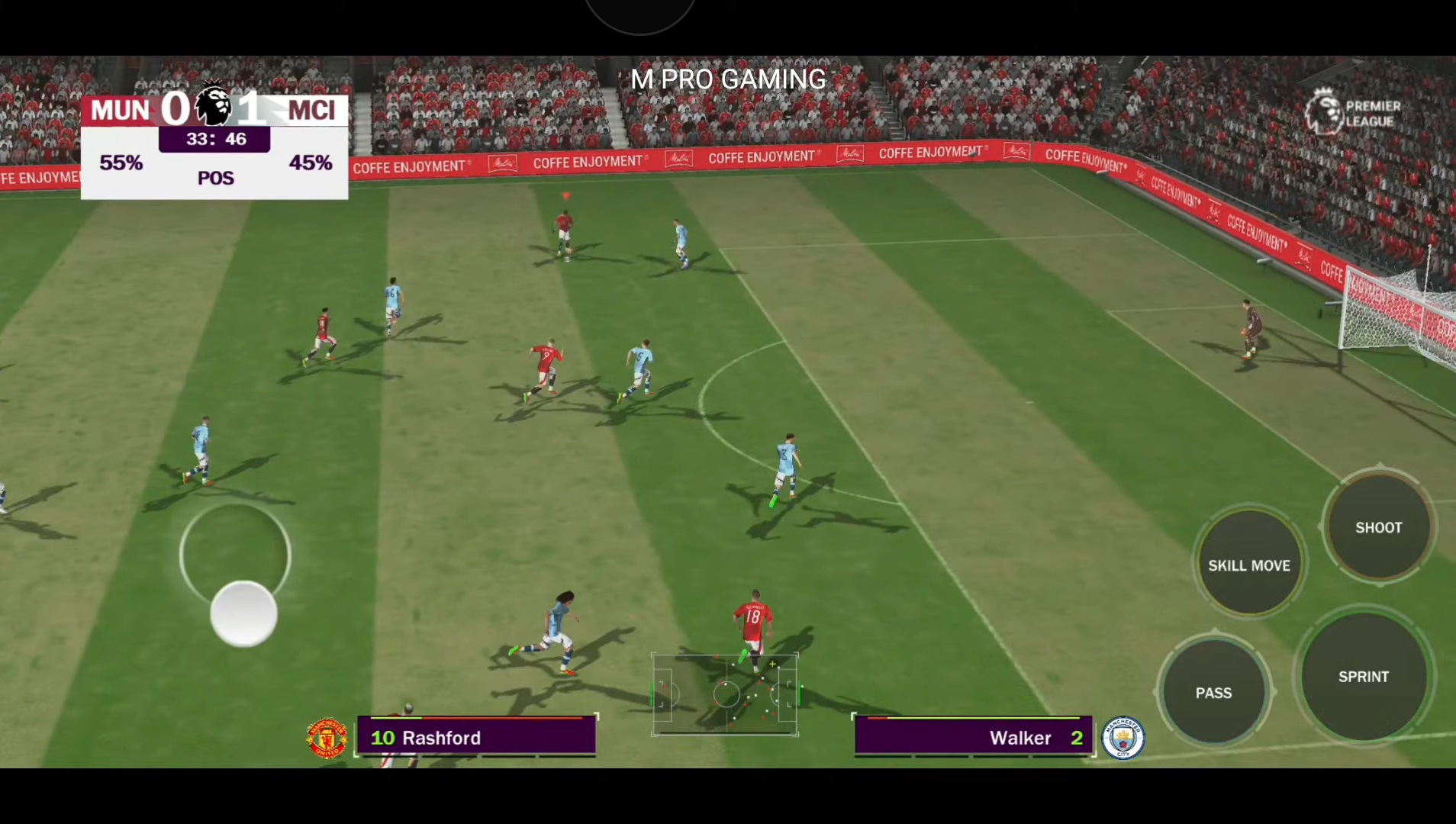Screen dimensions: 1456x824
Task: Select the Manchester City crest icon
Action: click(x=1124, y=737)
